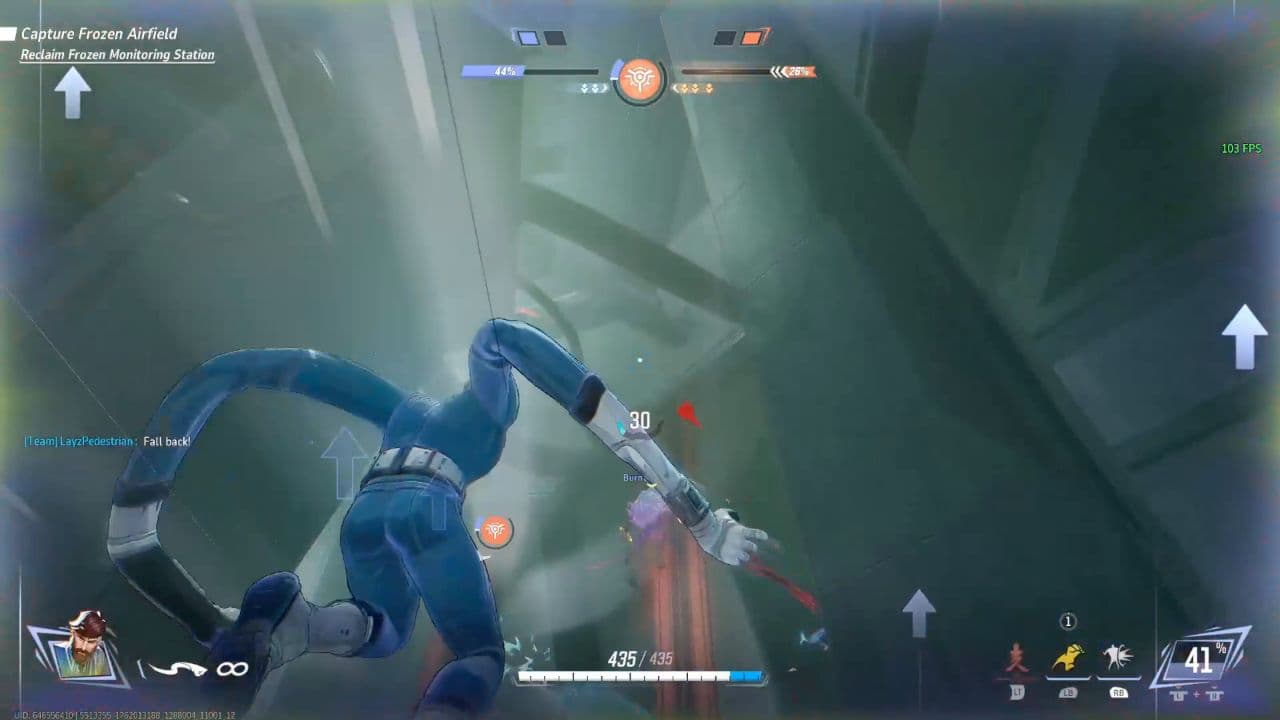This screenshot has height=720, width=1280.
Task: Click the level 1 badge above the abilities
Action: pyautogui.click(x=1066, y=620)
